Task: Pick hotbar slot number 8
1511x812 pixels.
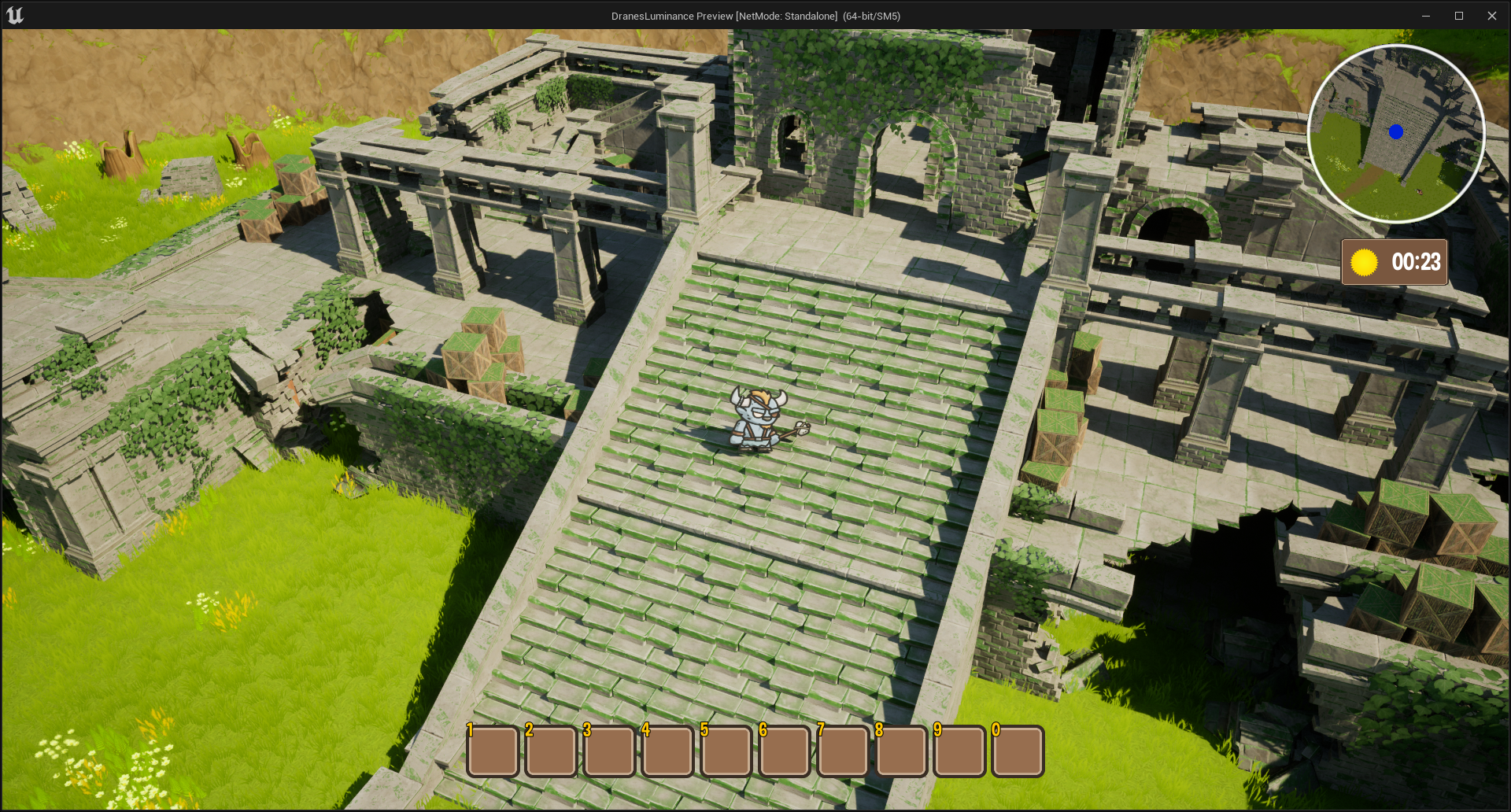Action: [901, 751]
